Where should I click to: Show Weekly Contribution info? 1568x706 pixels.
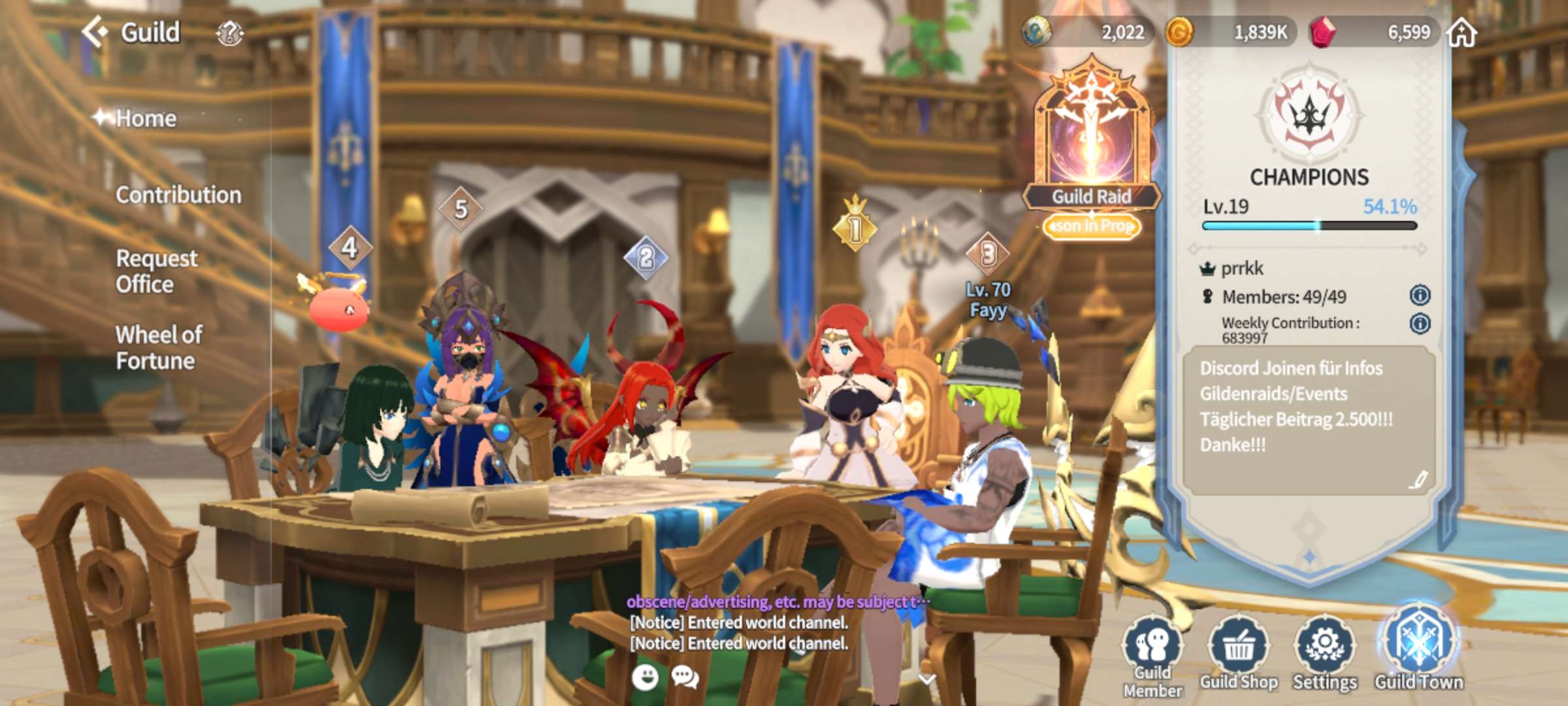point(1420,324)
